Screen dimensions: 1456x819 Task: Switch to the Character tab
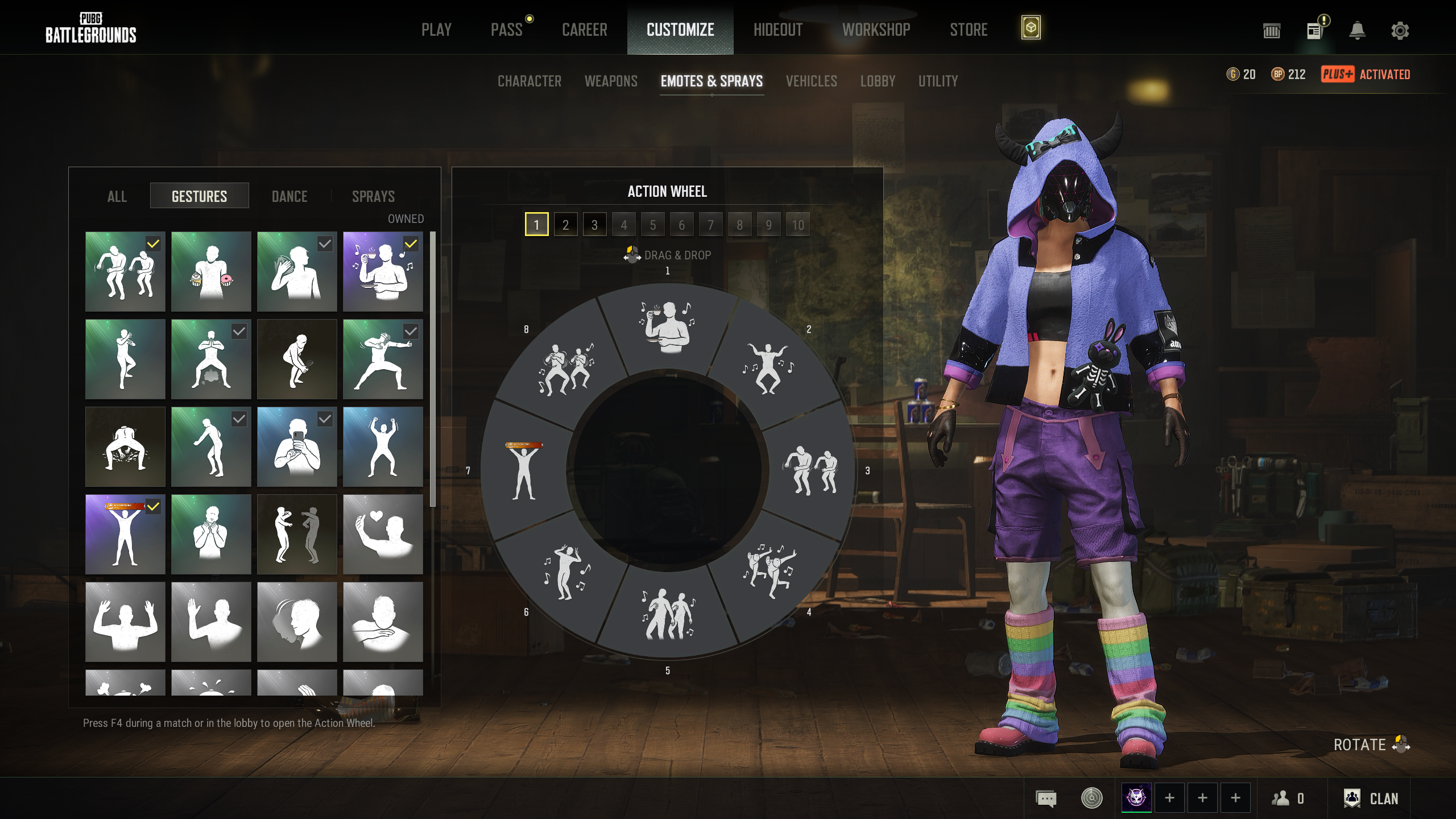(x=529, y=81)
